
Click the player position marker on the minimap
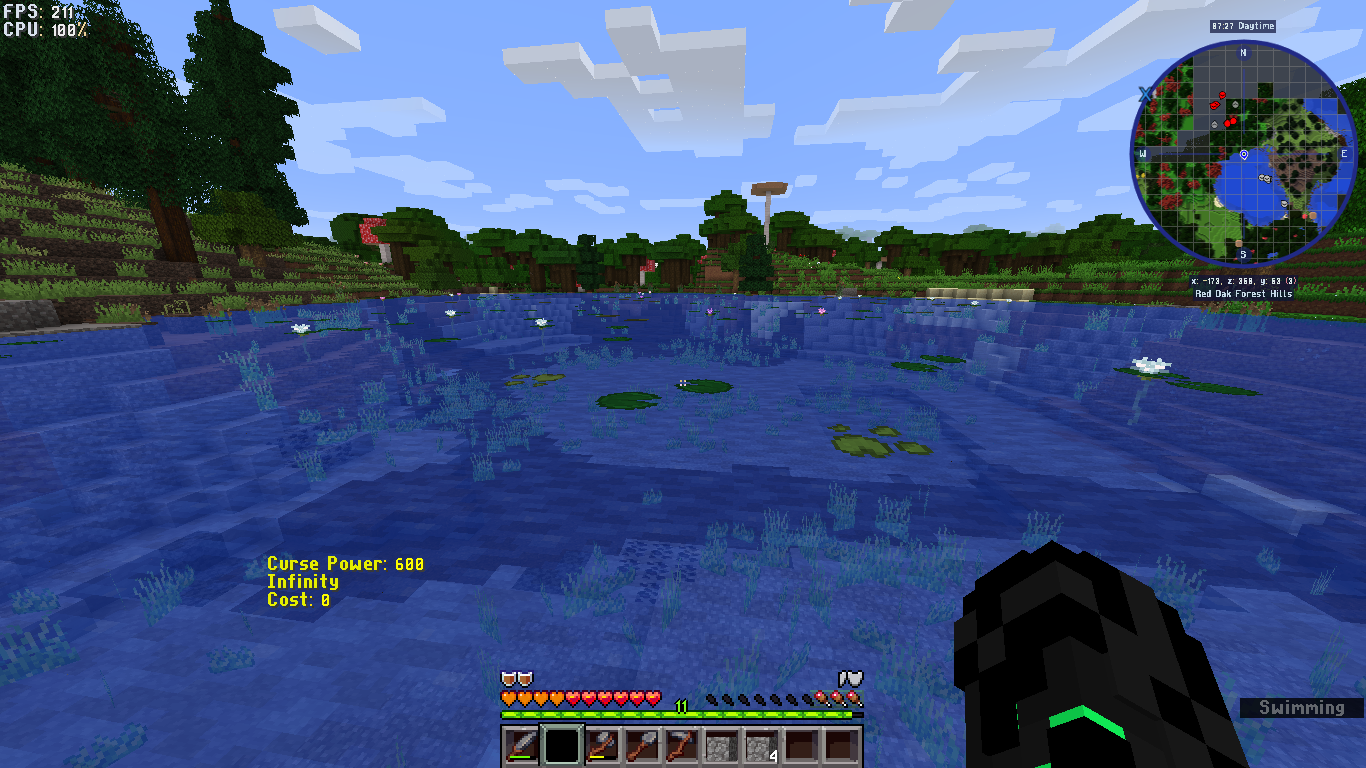(1243, 155)
